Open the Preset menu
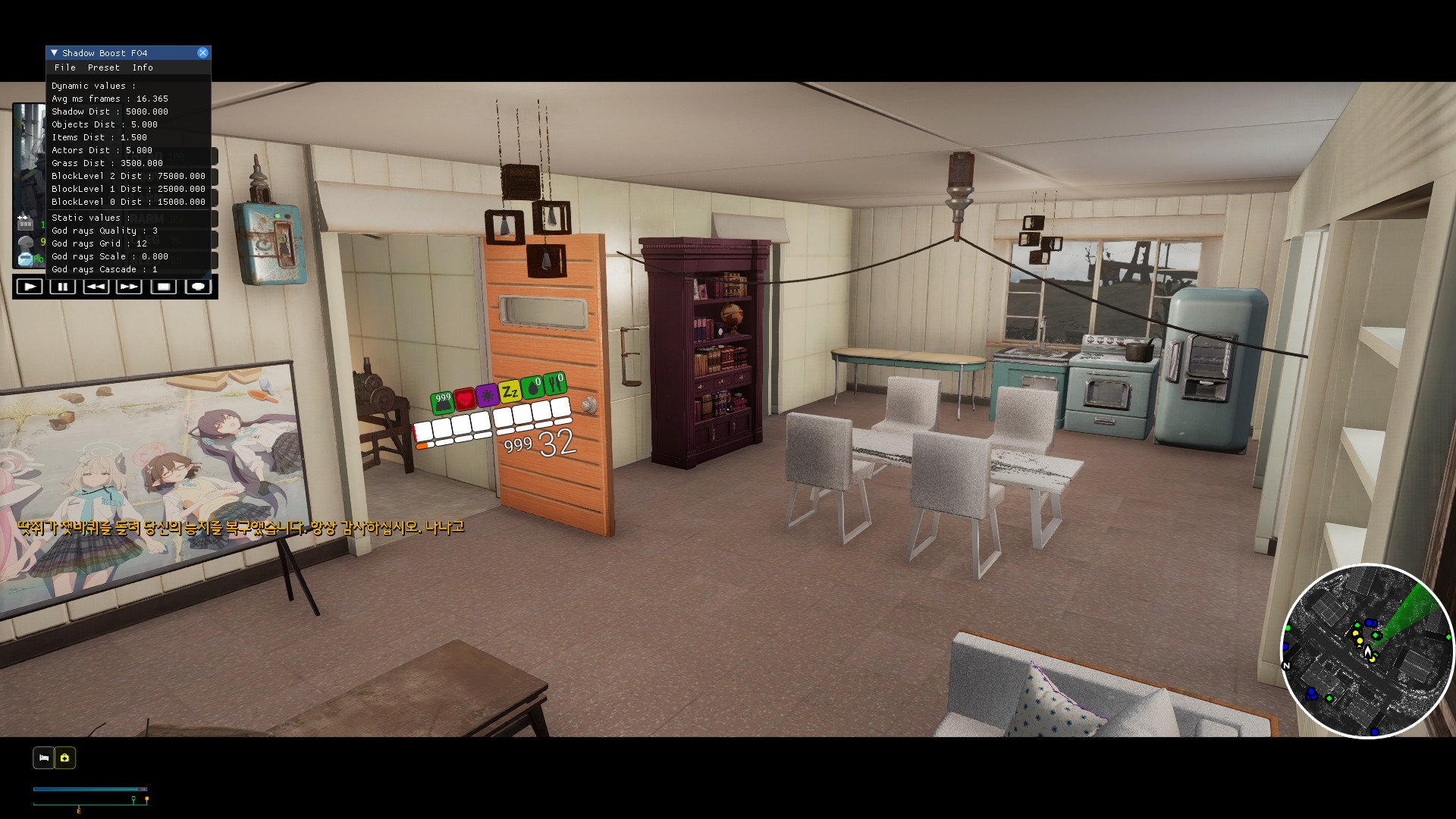 (104, 67)
